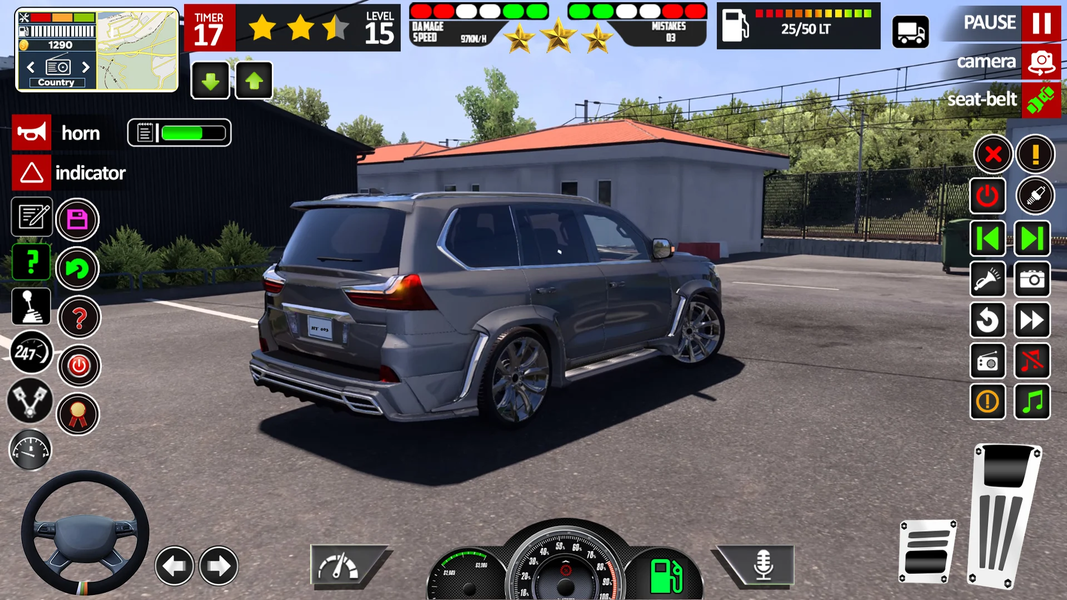Tap the award ribbon medal icon
This screenshot has height=600, width=1067.
(x=78, y=414)
